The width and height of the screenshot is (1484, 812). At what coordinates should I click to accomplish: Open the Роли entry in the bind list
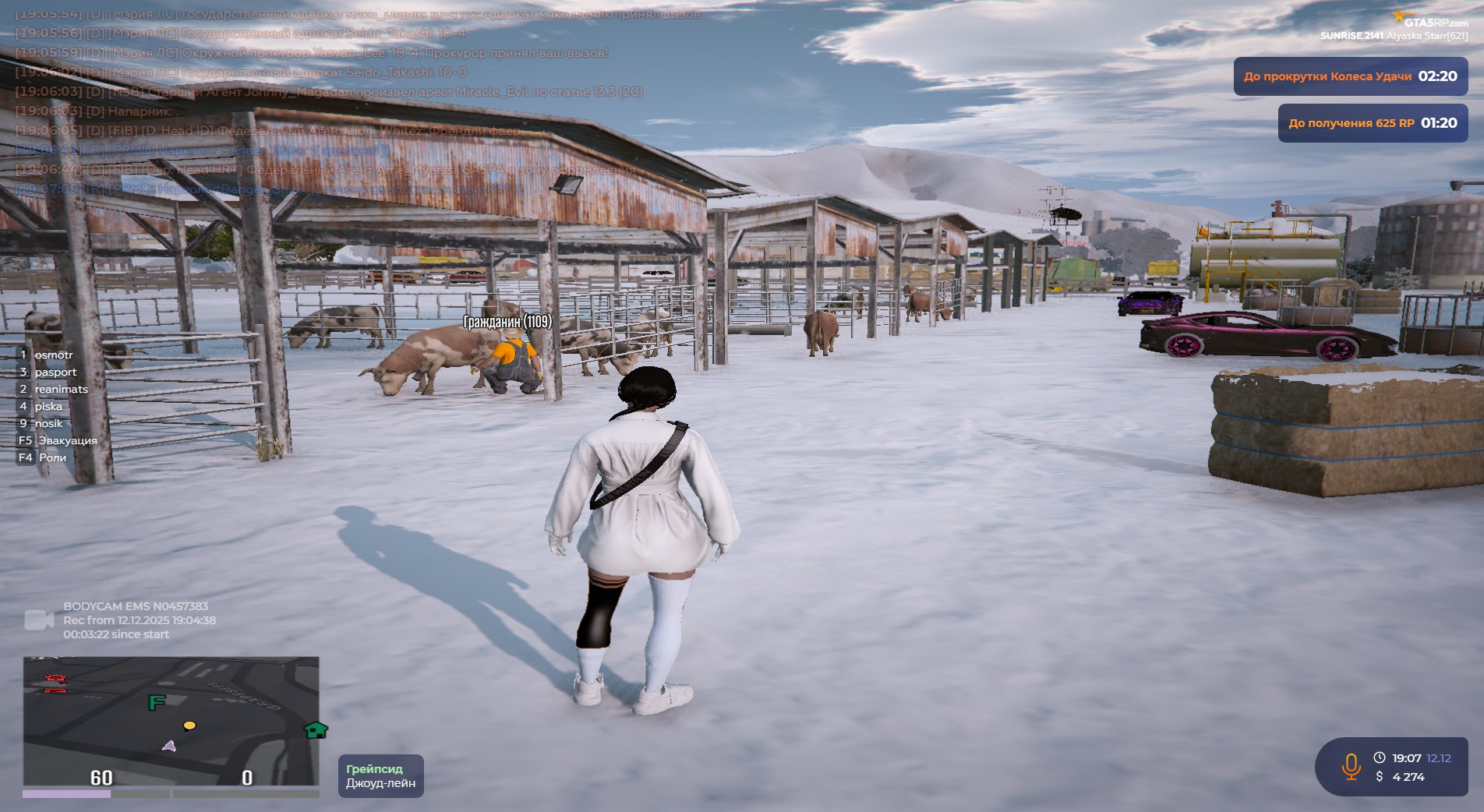(52, 457)
